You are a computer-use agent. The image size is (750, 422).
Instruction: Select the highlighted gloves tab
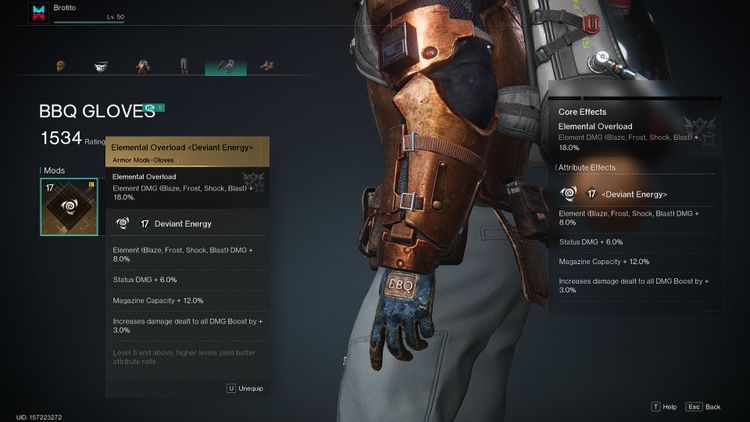click(x=225, y=66)
